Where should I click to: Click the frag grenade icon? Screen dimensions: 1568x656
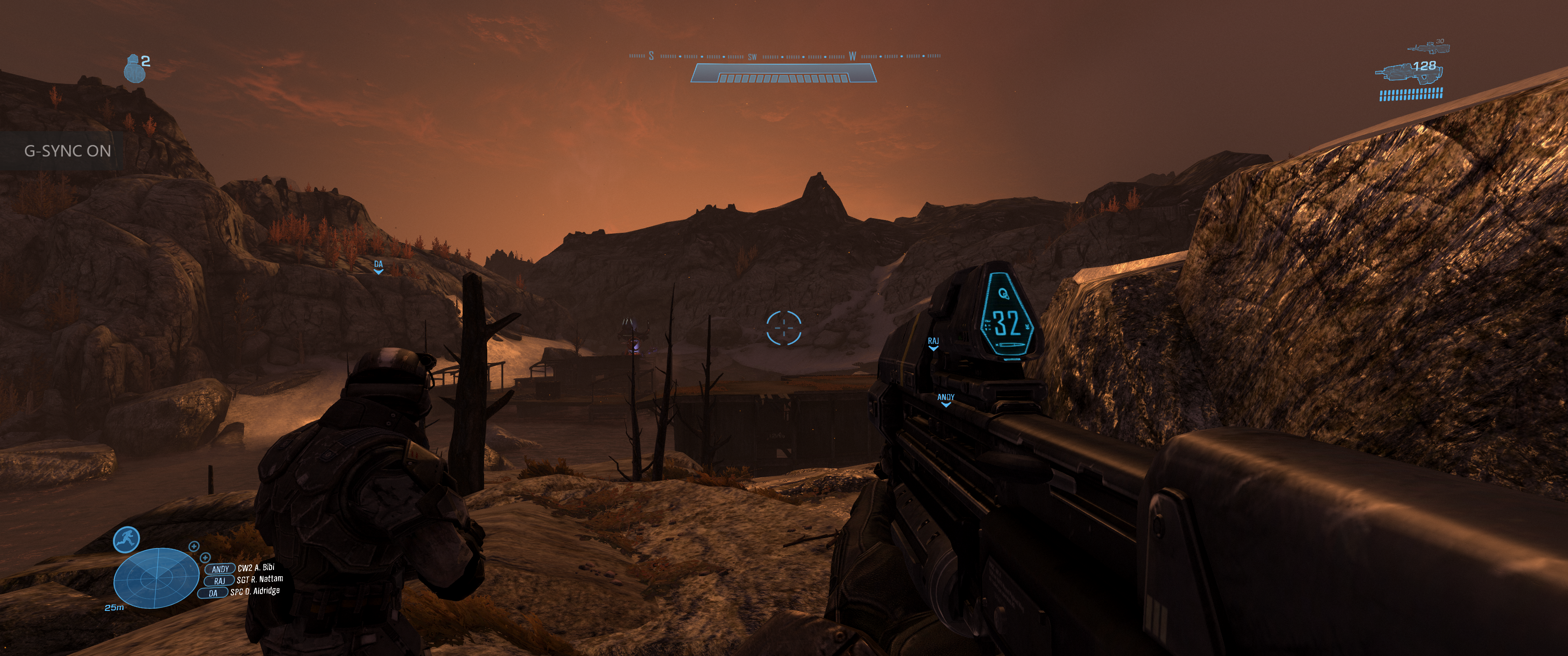pyautogui.click(x=134, y=69)
